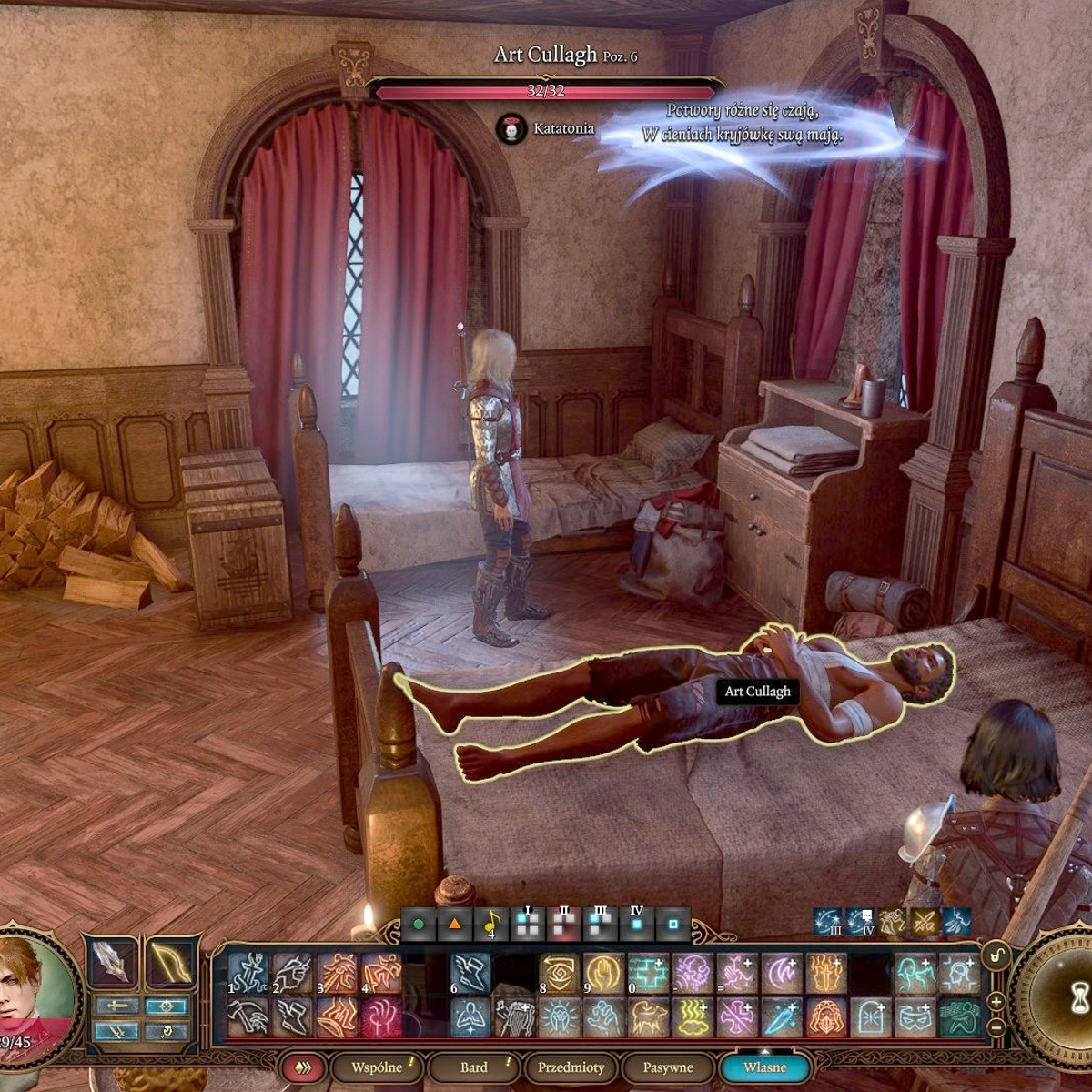1092x1092 pixels.
Task: Cast the orange hooded mask spell
Action: 826,1017
